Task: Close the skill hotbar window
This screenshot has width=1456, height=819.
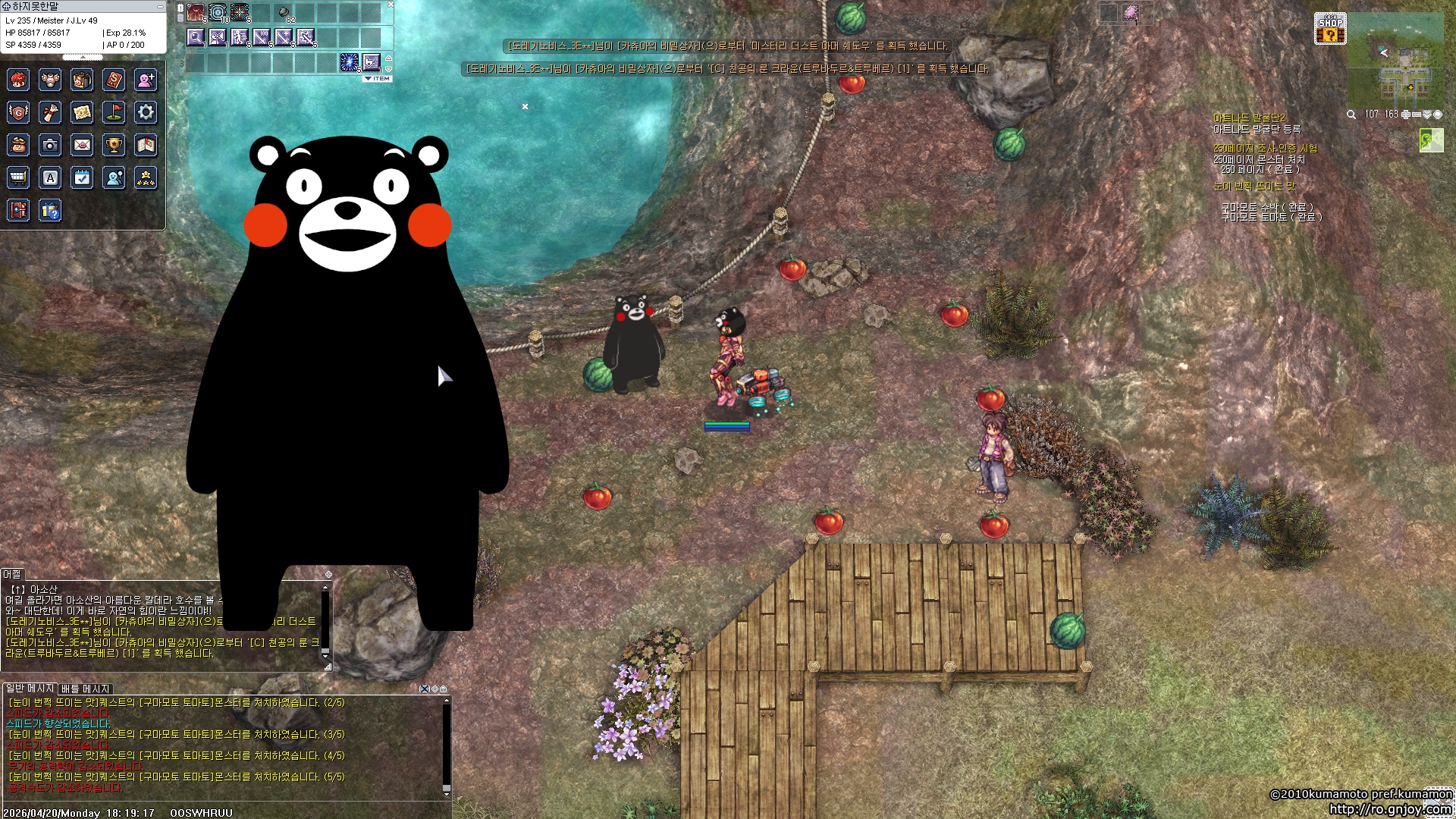Action: click(x=391, y=5)
